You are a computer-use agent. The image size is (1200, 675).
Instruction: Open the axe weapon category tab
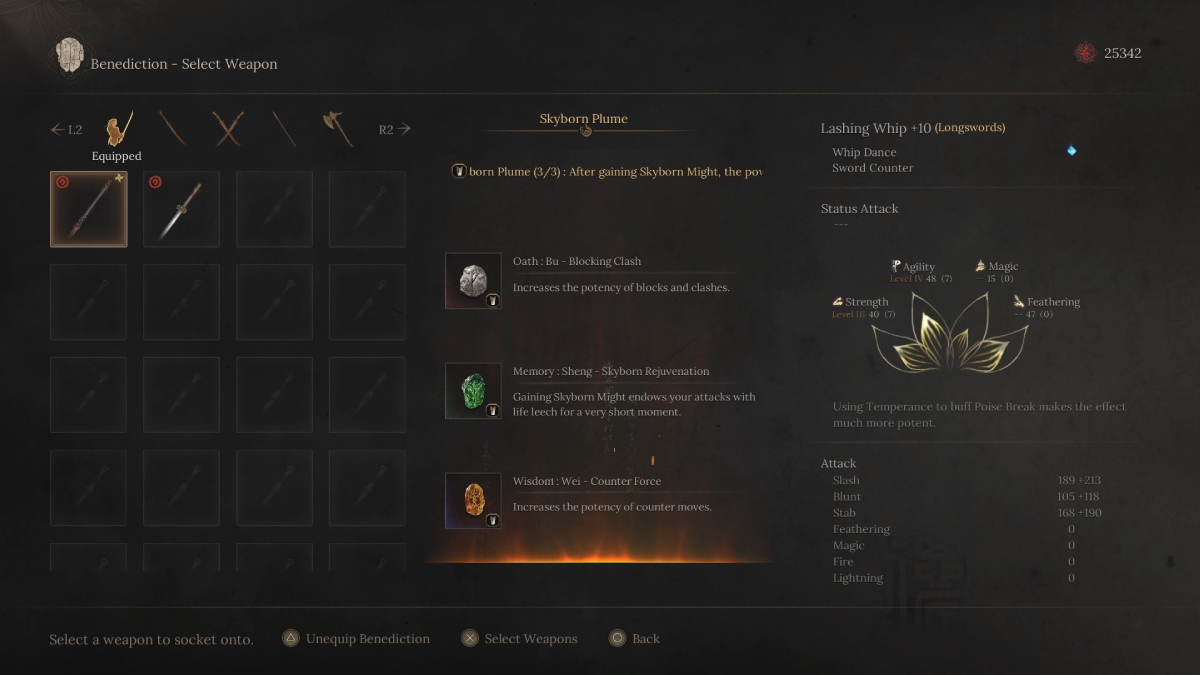tap(337, 129)
